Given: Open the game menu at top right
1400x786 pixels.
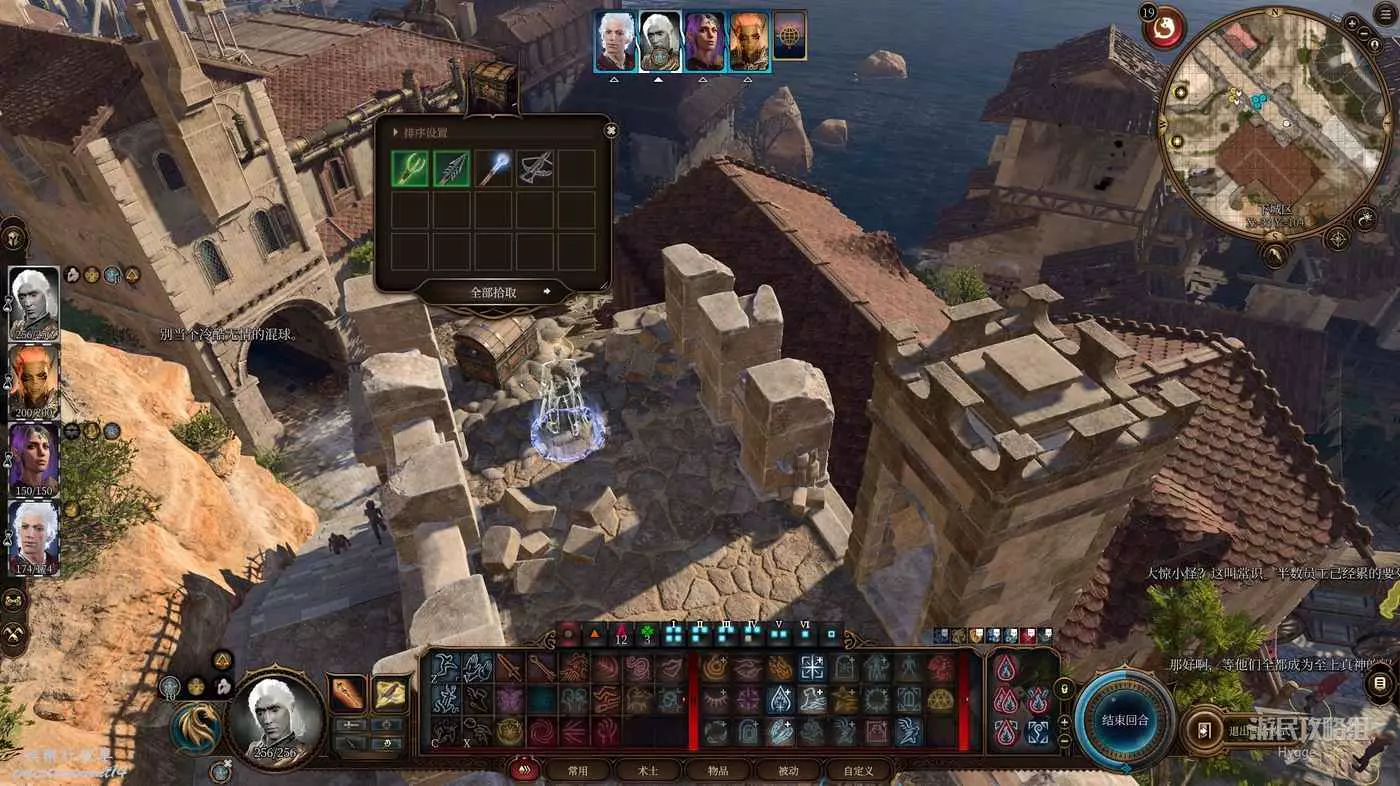Looking at the screenshot, I should (x=1386, y=13).
